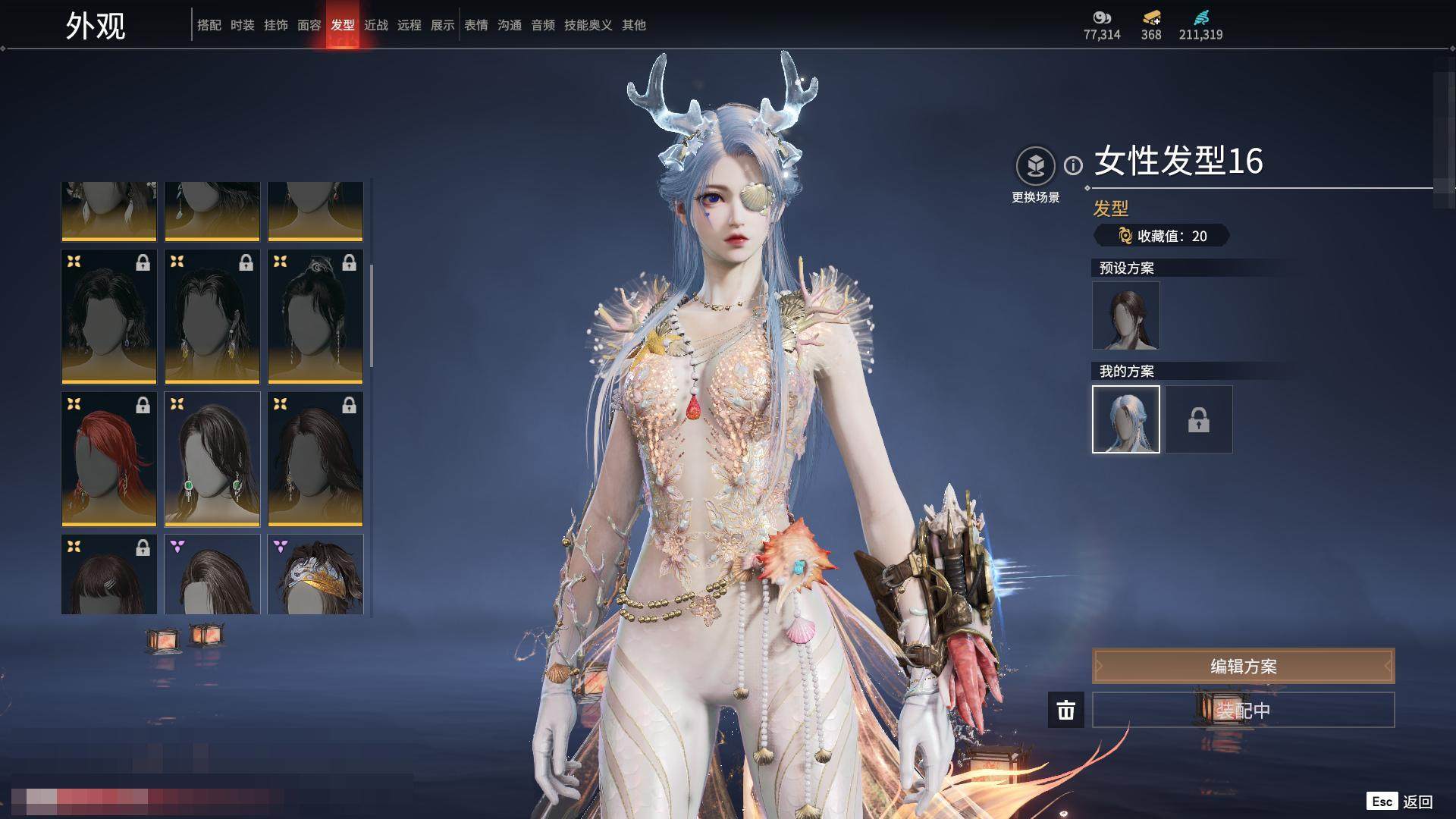This screenshot has height=819, width=1456.
Task: Select the red hairstyle thumbnail
Action: [108, 459]
